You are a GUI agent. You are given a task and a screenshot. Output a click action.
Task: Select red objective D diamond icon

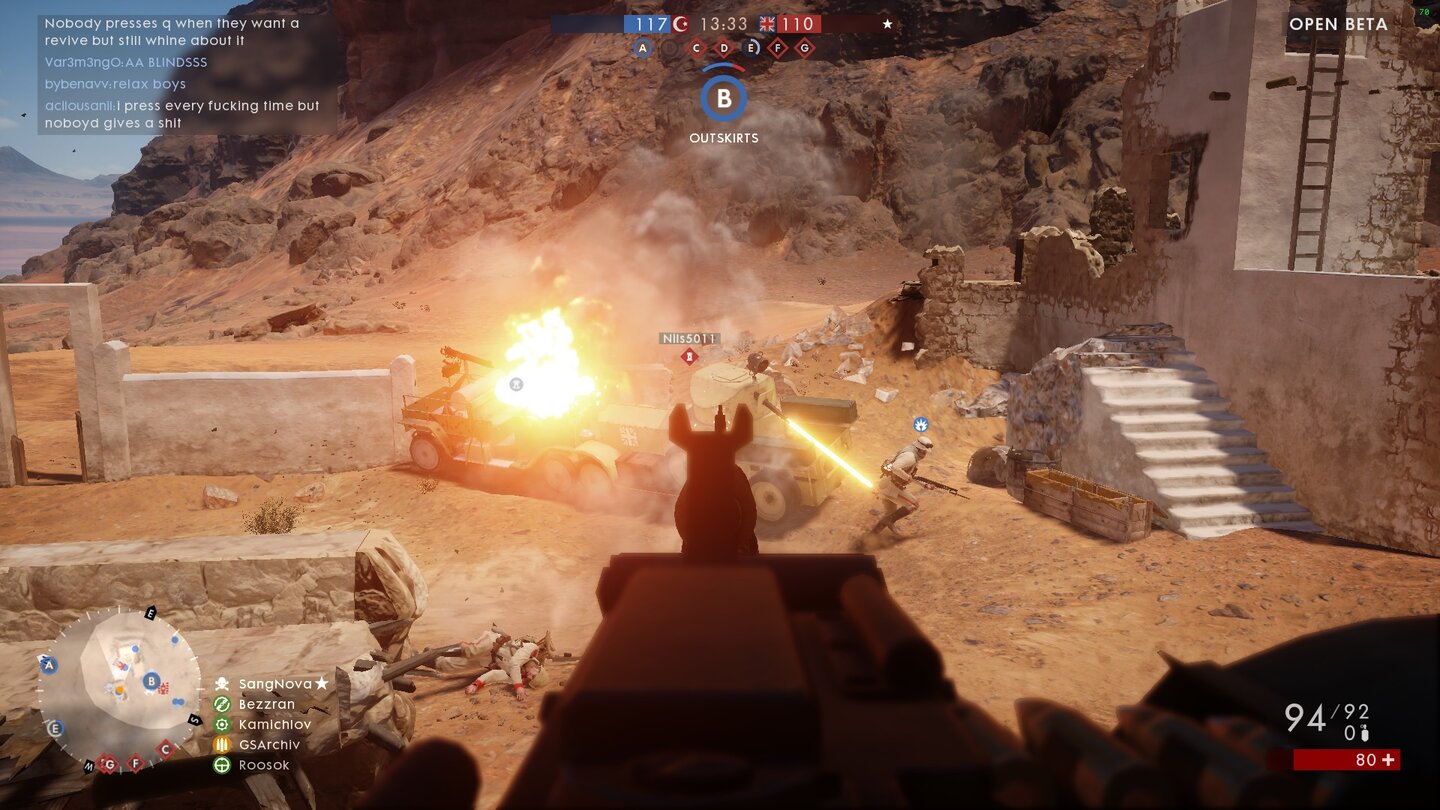(724, 47)
